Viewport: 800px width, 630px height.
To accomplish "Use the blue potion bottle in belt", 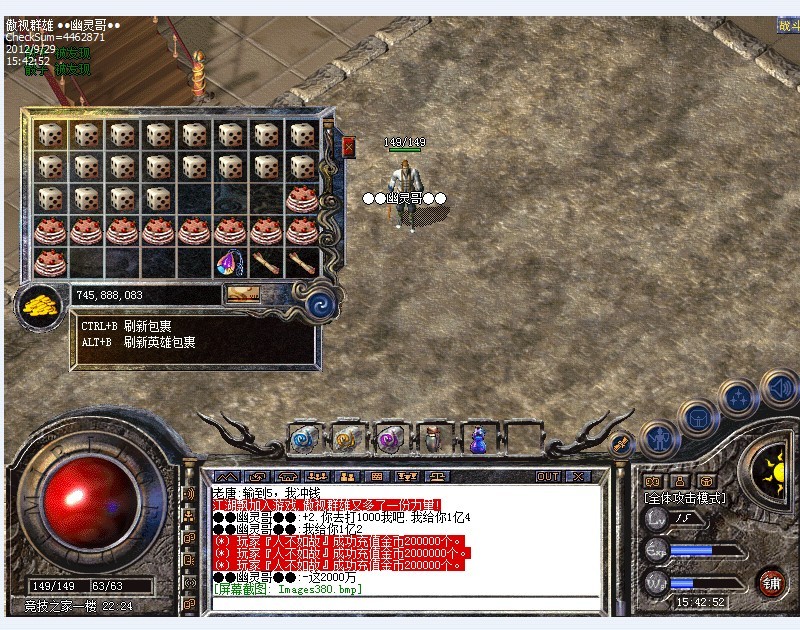I will click(477, 438).
